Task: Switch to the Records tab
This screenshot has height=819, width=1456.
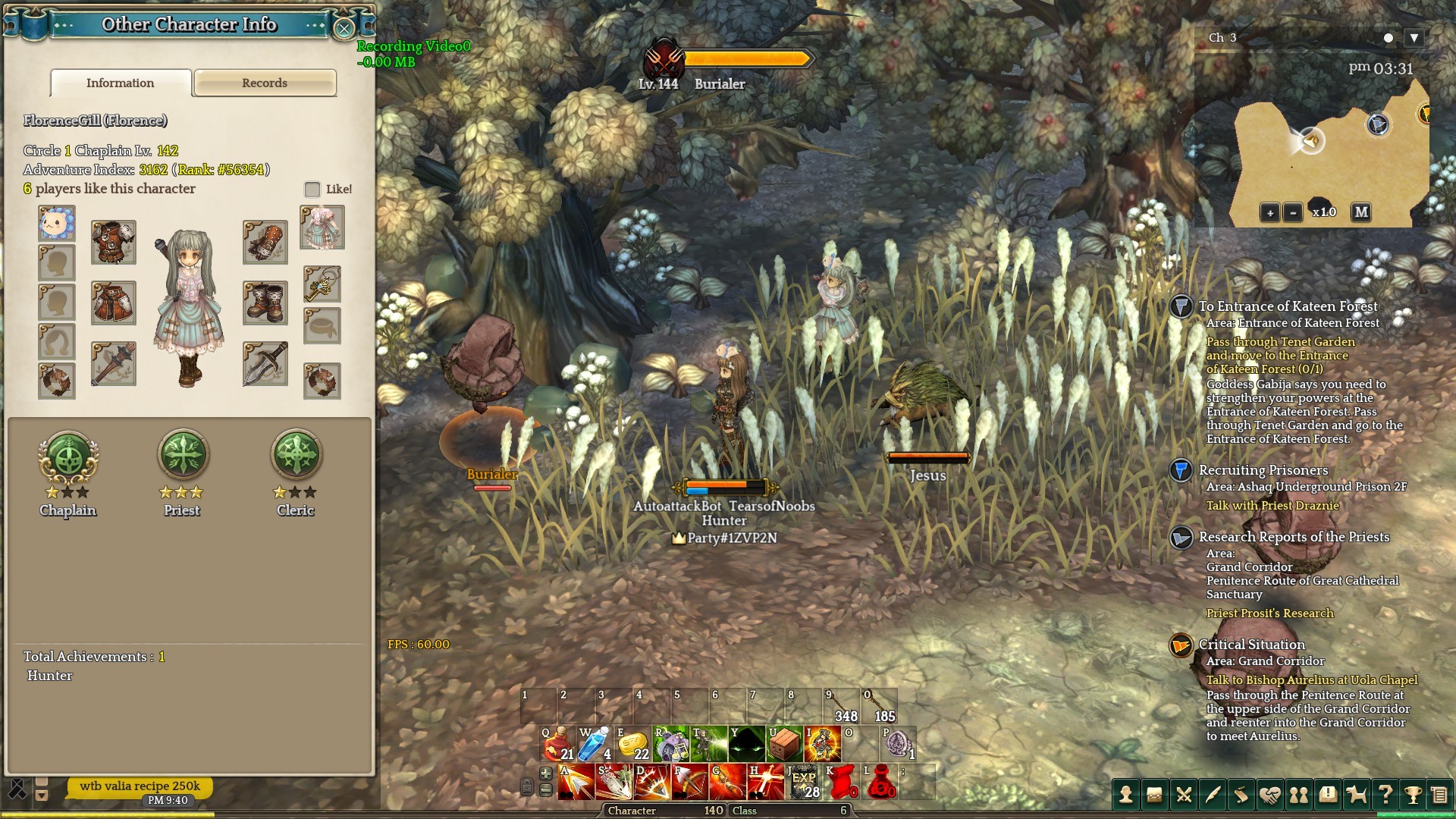Action: (x=265, y=83)
